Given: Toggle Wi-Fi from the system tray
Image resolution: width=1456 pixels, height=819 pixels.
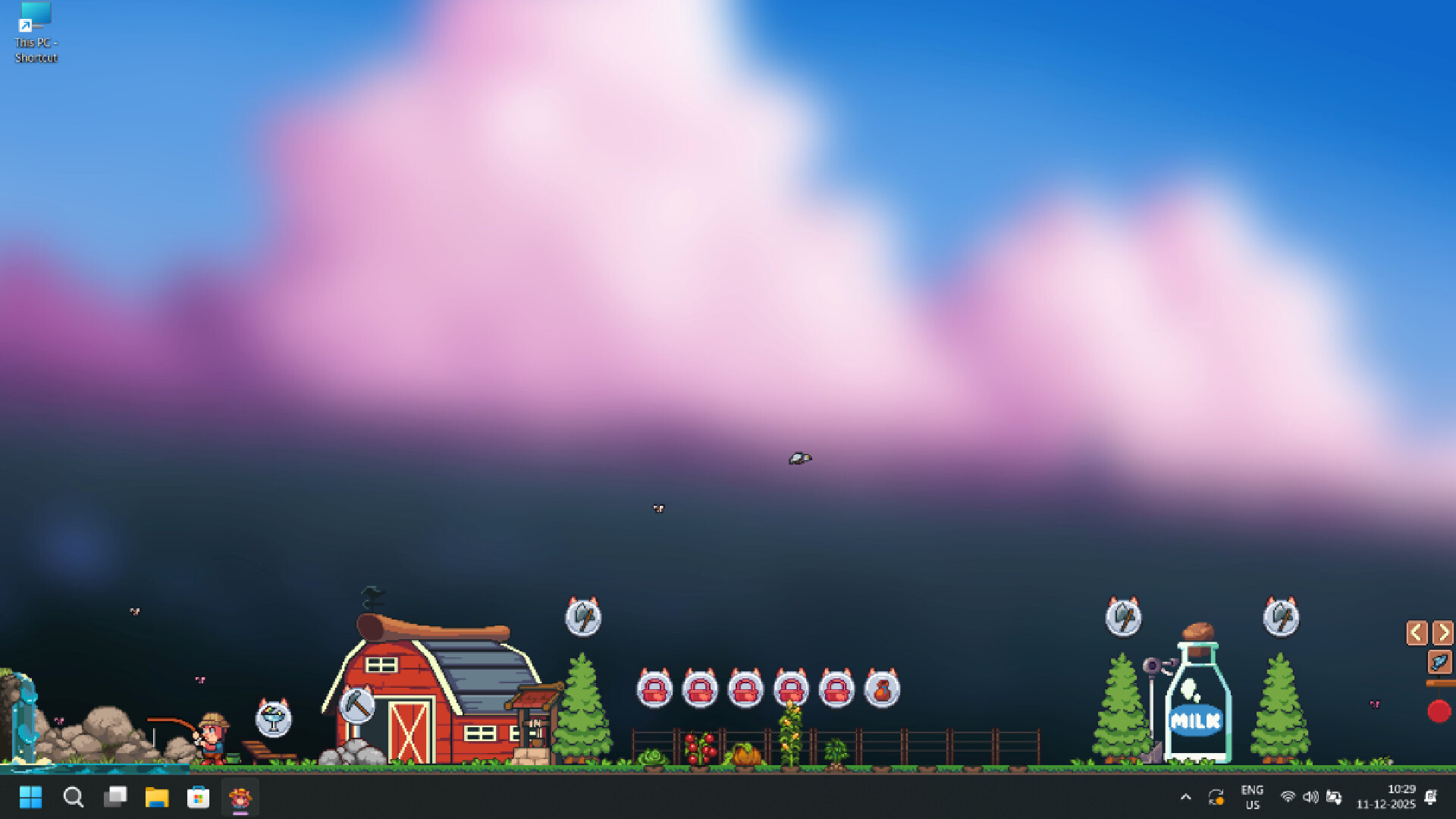Looking at the screenshot, I should [1287, 797].
